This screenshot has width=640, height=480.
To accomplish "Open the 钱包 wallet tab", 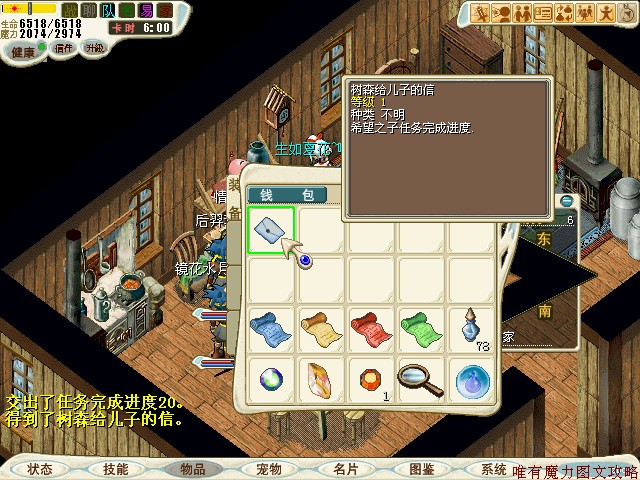I will click(x=275, y=194).
